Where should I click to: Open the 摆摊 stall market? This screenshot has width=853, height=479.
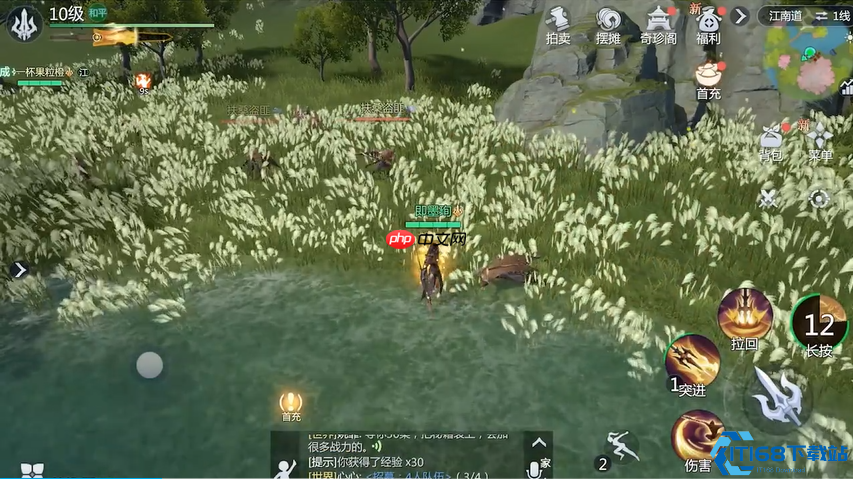pyautogui.click(x=608, y=23)
